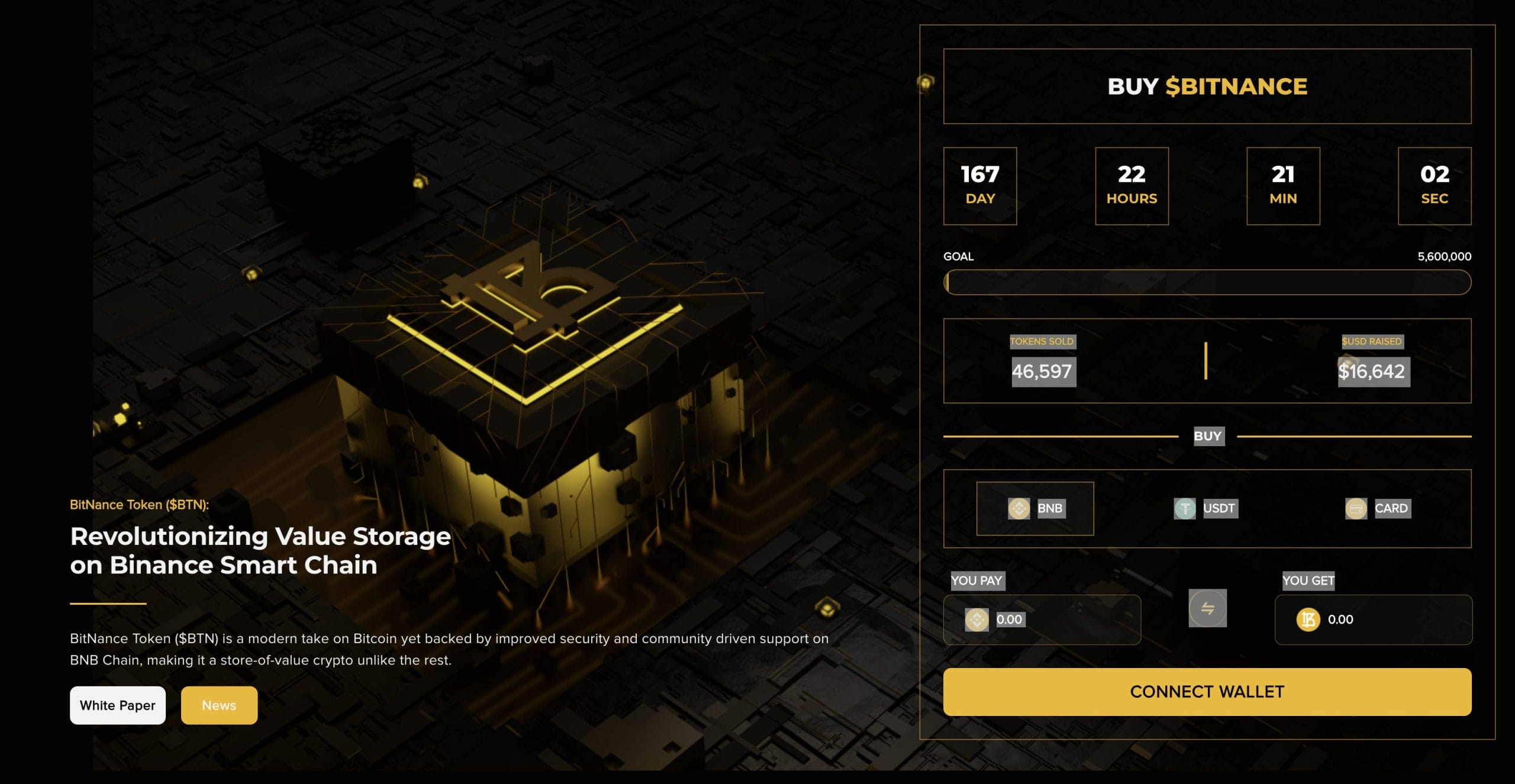
Task: Open the White Paper
Action: coord(118,705)
